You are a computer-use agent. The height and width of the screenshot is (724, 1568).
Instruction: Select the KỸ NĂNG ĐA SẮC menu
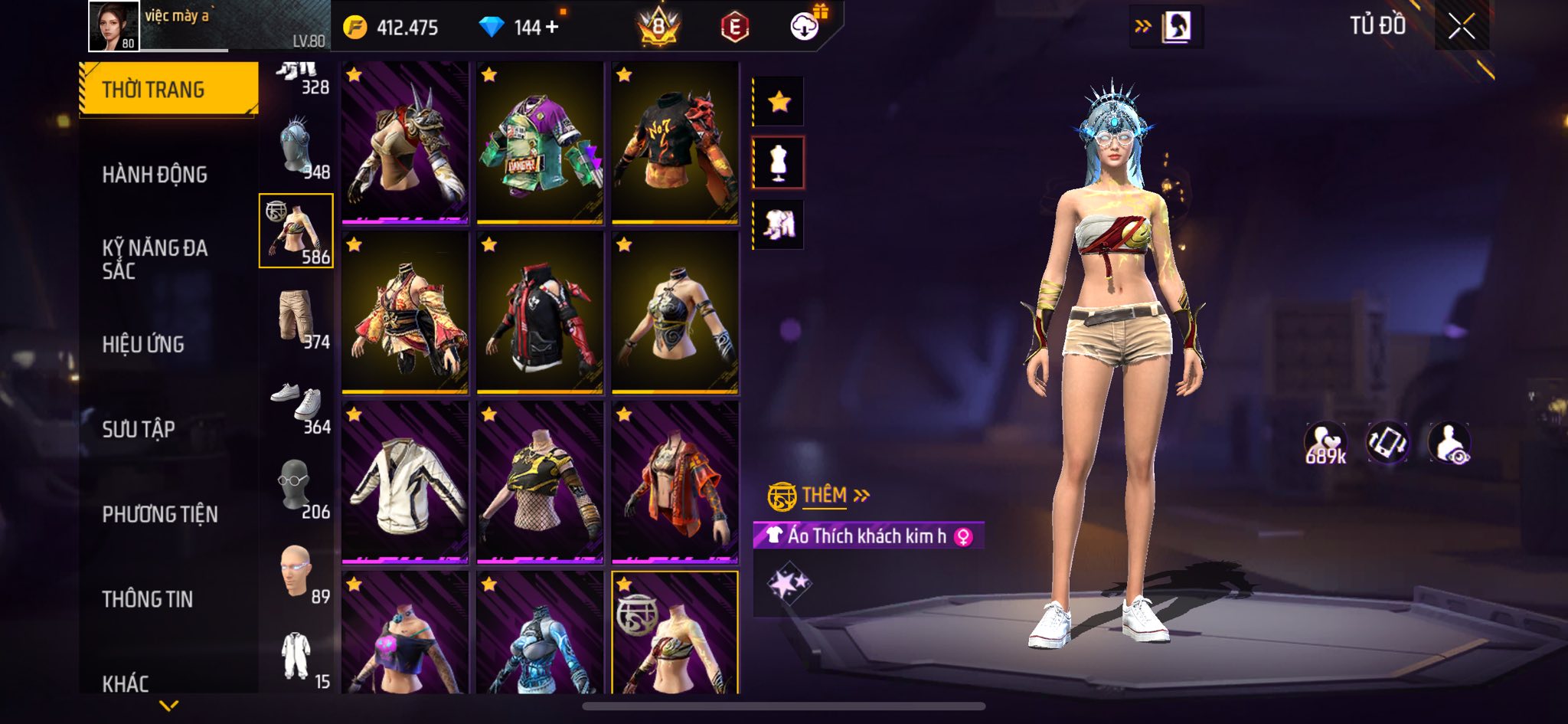[155, 259]
